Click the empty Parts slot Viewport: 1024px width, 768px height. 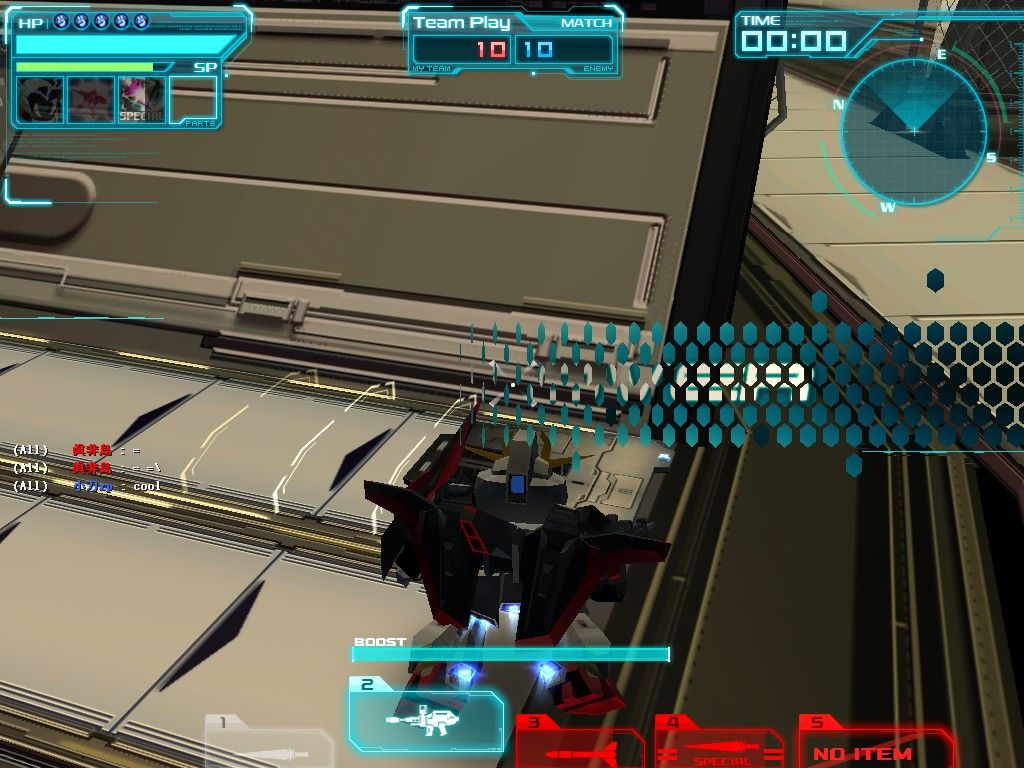193,100
